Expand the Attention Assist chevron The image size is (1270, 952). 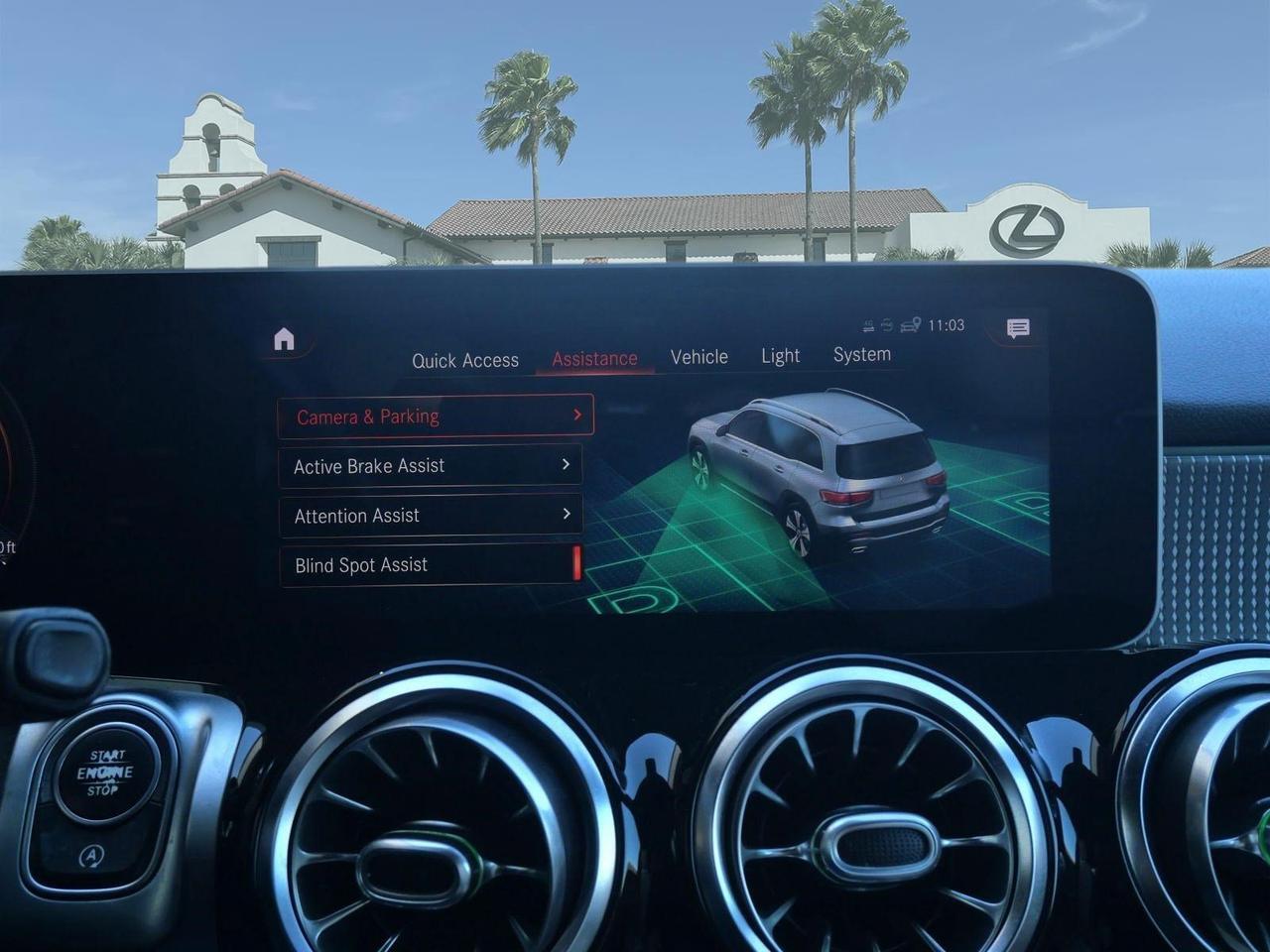(566, 515)
